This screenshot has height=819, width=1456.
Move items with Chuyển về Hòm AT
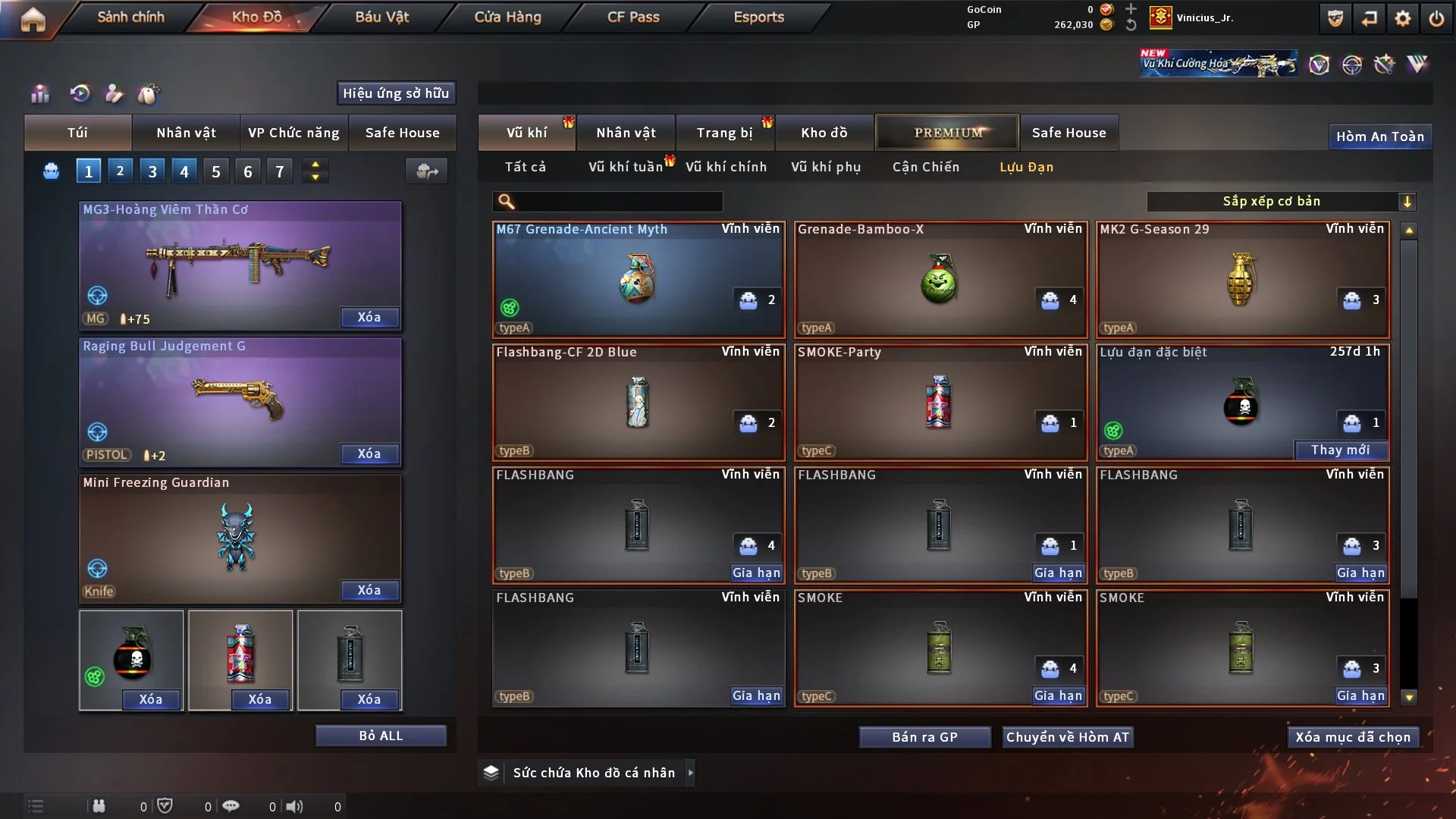coord(1068,737)
